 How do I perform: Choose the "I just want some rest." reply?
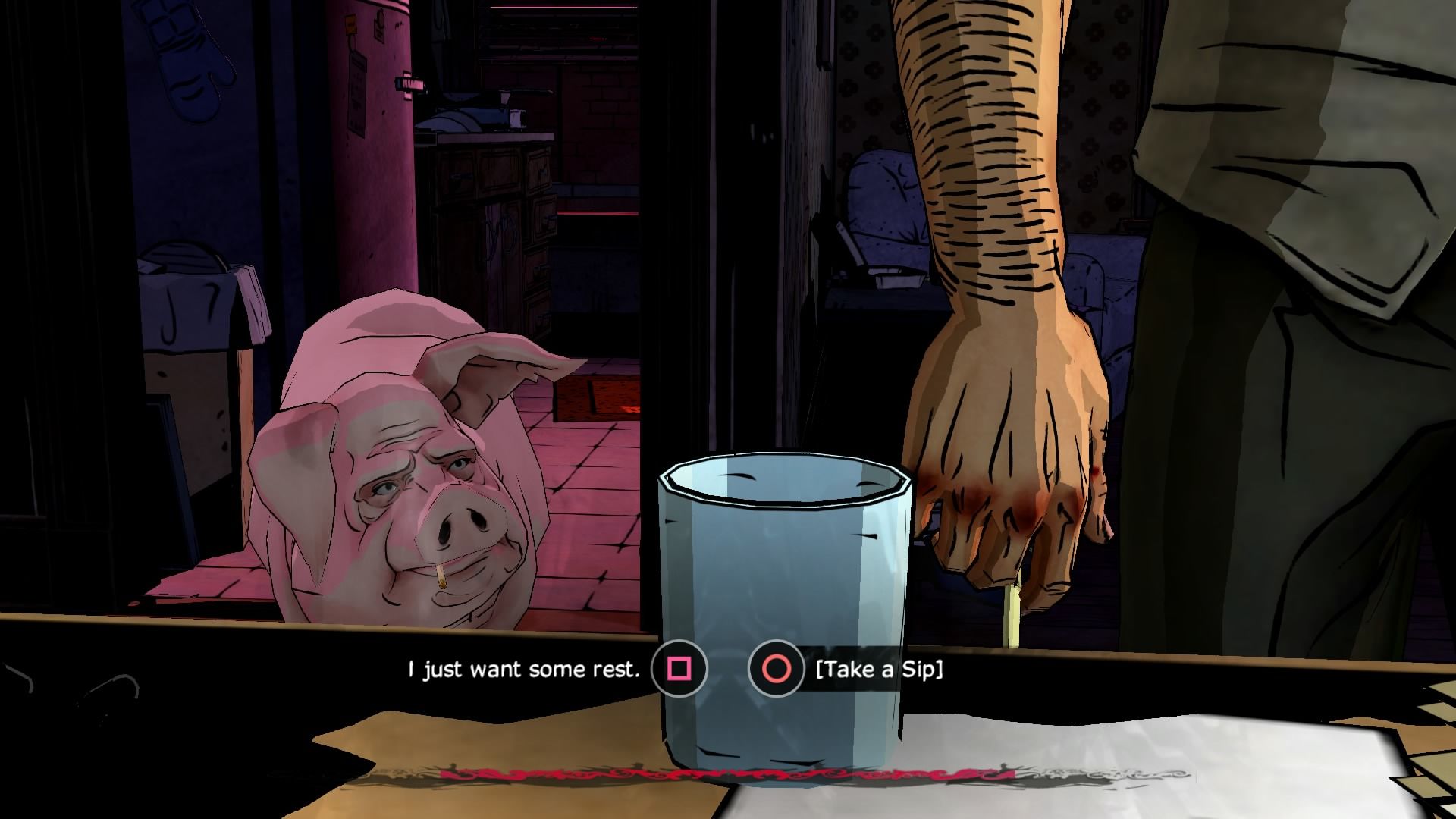[x=525, y=669]
